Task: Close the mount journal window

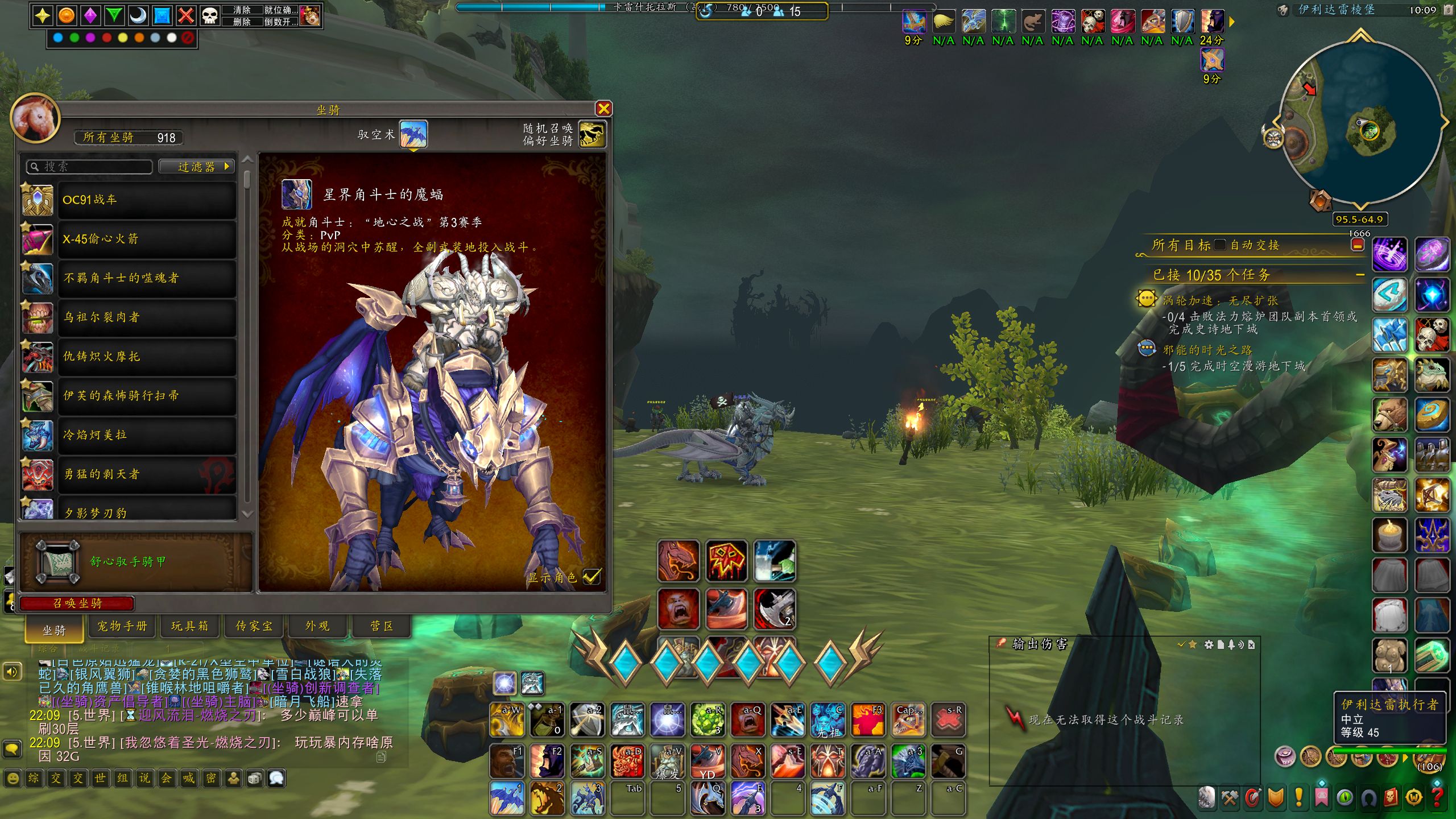Action: click(603, 109)
